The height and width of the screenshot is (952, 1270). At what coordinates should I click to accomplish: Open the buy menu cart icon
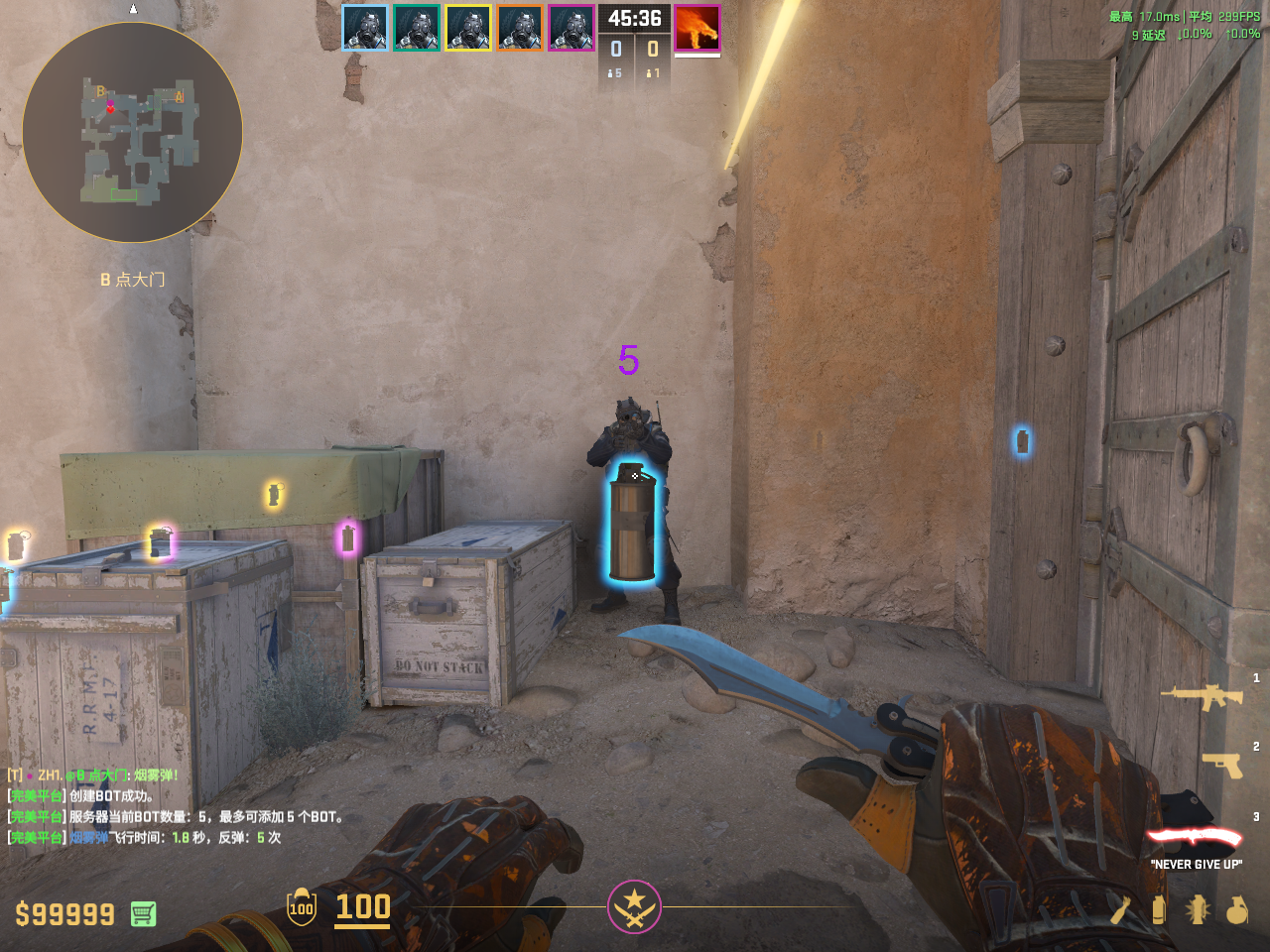[143, 913]
